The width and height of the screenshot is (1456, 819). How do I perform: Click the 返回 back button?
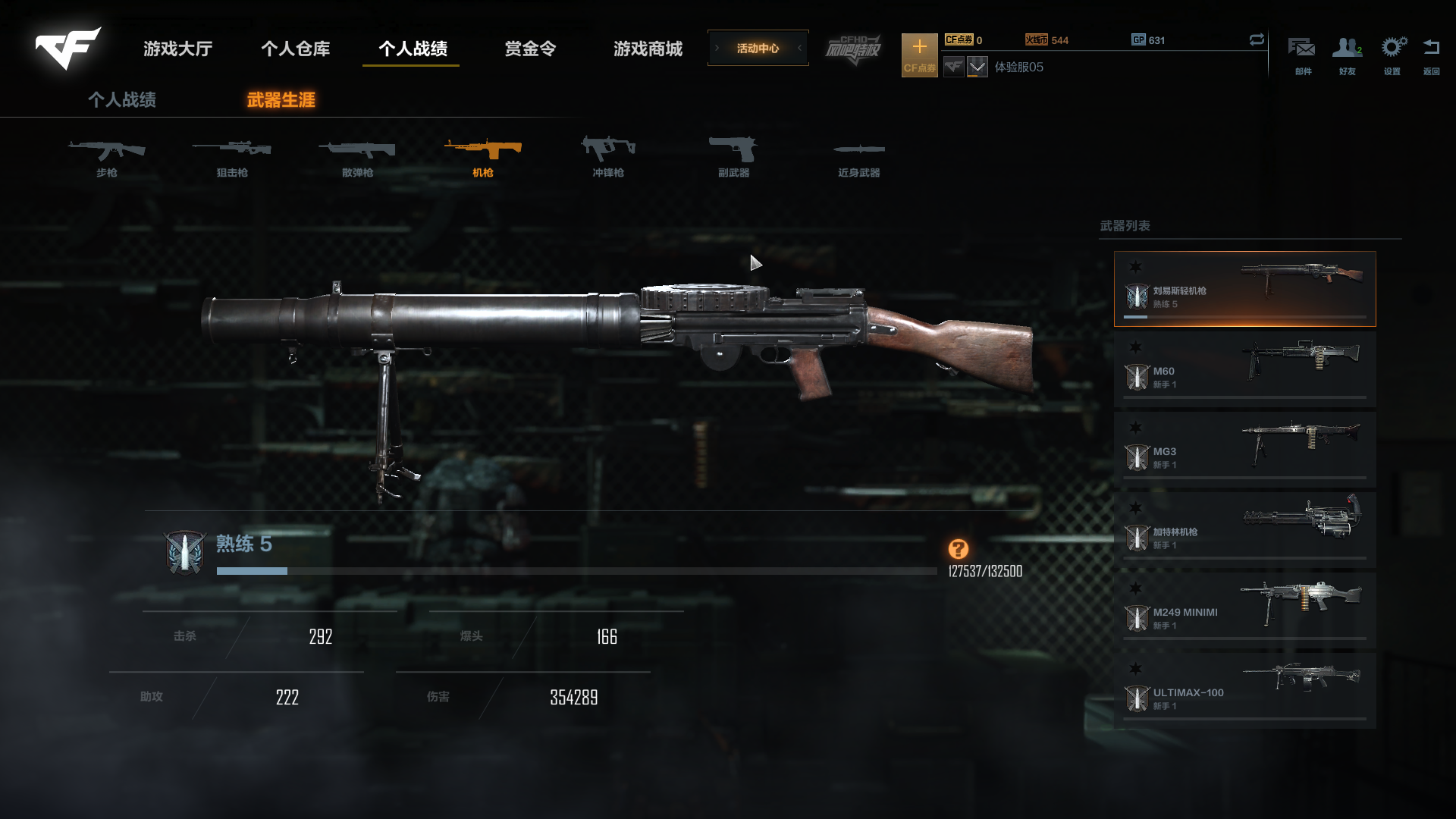[x=1431, y=55]
